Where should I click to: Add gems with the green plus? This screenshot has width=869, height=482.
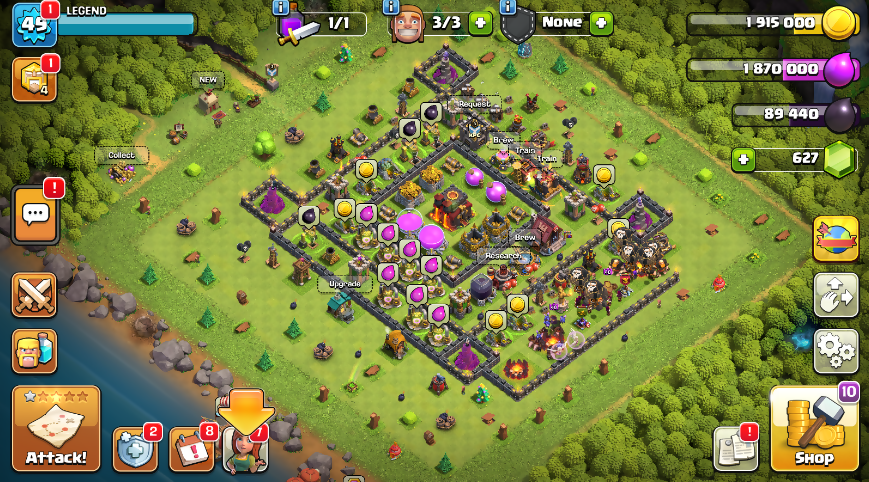point(742,159)
